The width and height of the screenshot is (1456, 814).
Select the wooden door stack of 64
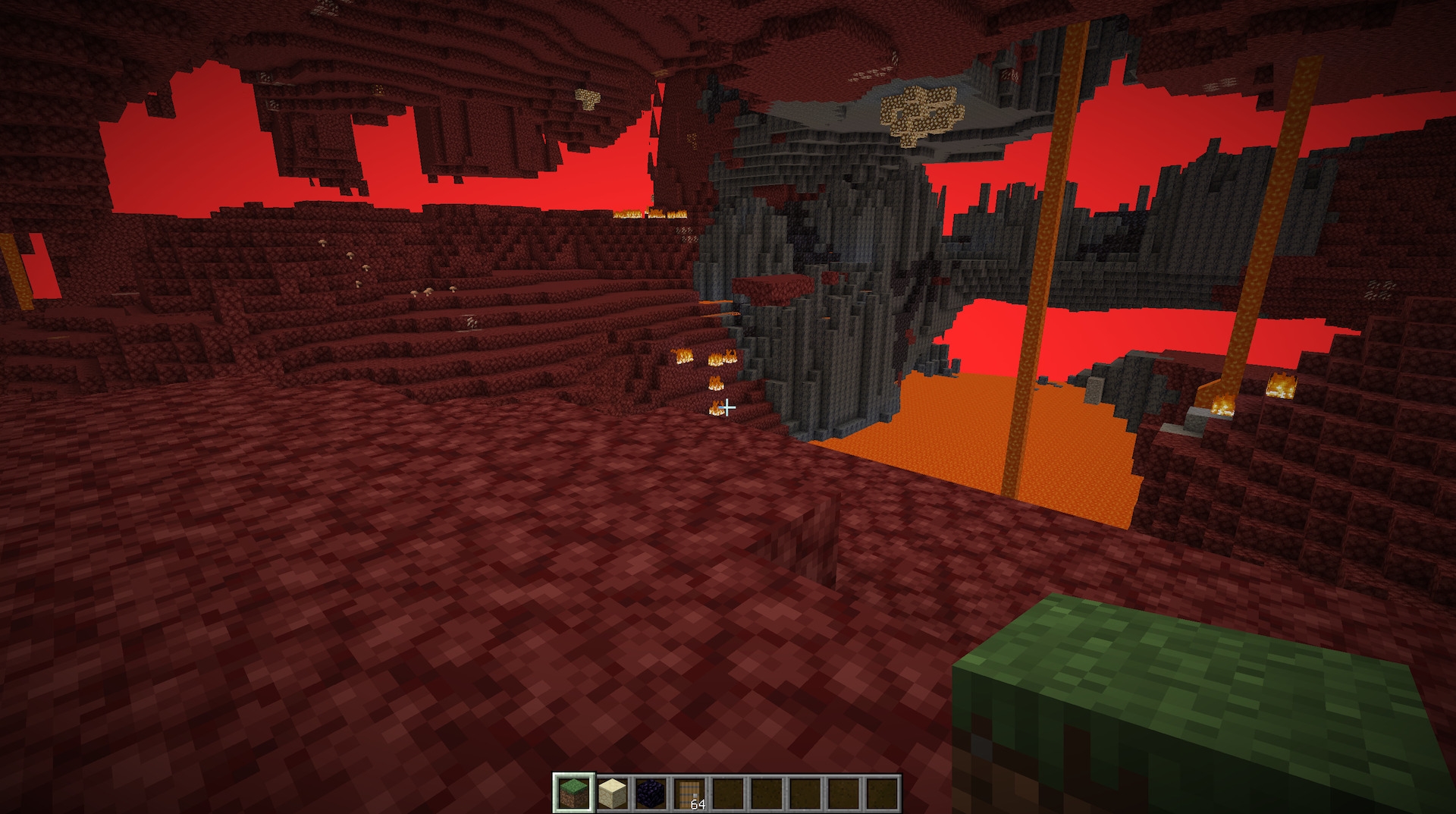pos(689,794)
